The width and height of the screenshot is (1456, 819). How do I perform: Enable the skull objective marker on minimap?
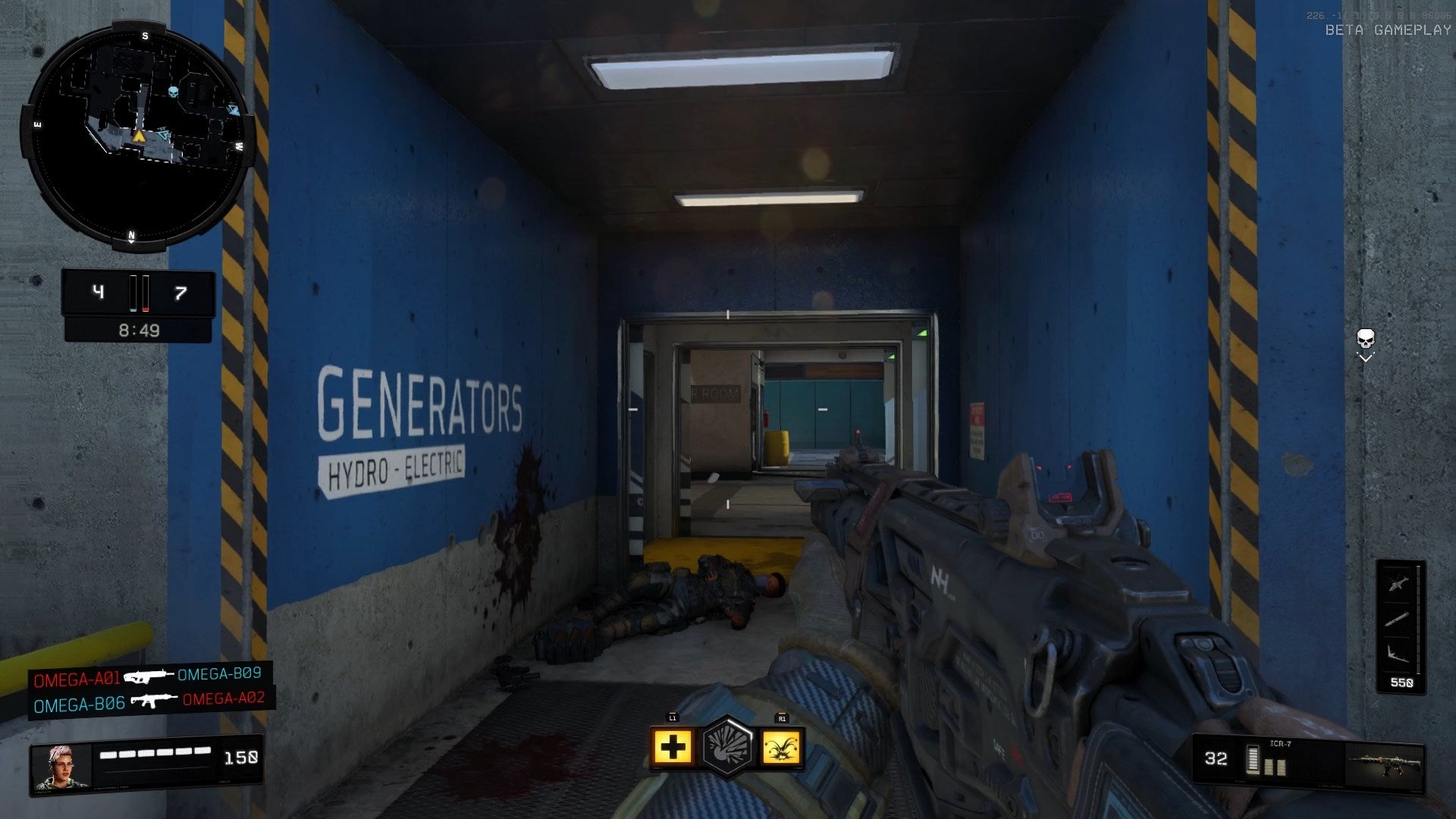point(173,91)
